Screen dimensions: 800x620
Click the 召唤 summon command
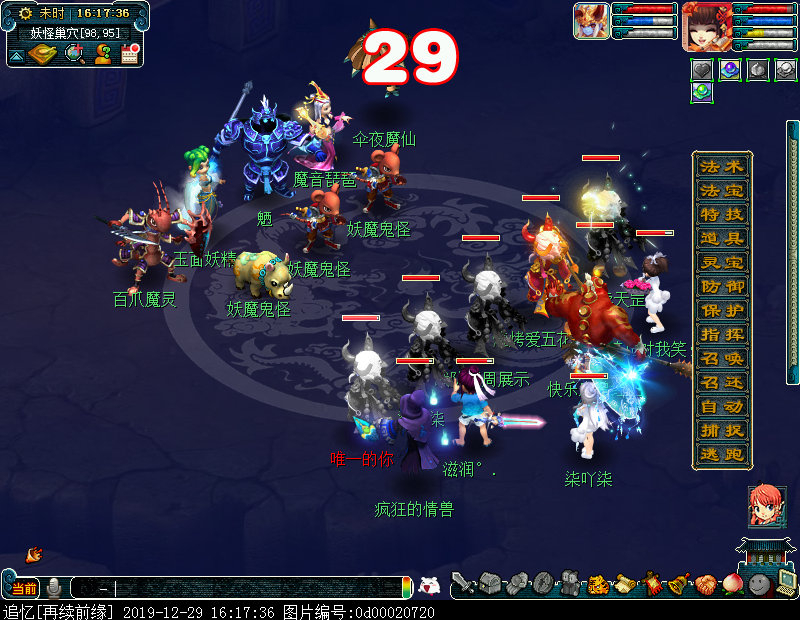pos(721,358)
